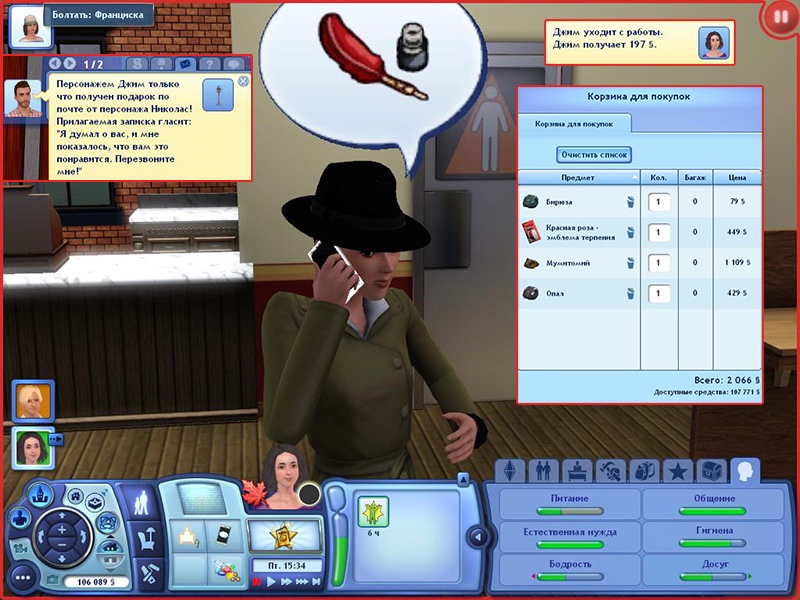800x600 pixels.
Task: Remove Turquoise (Бирюза) with its trash icon
Action: tap(630, 202)
